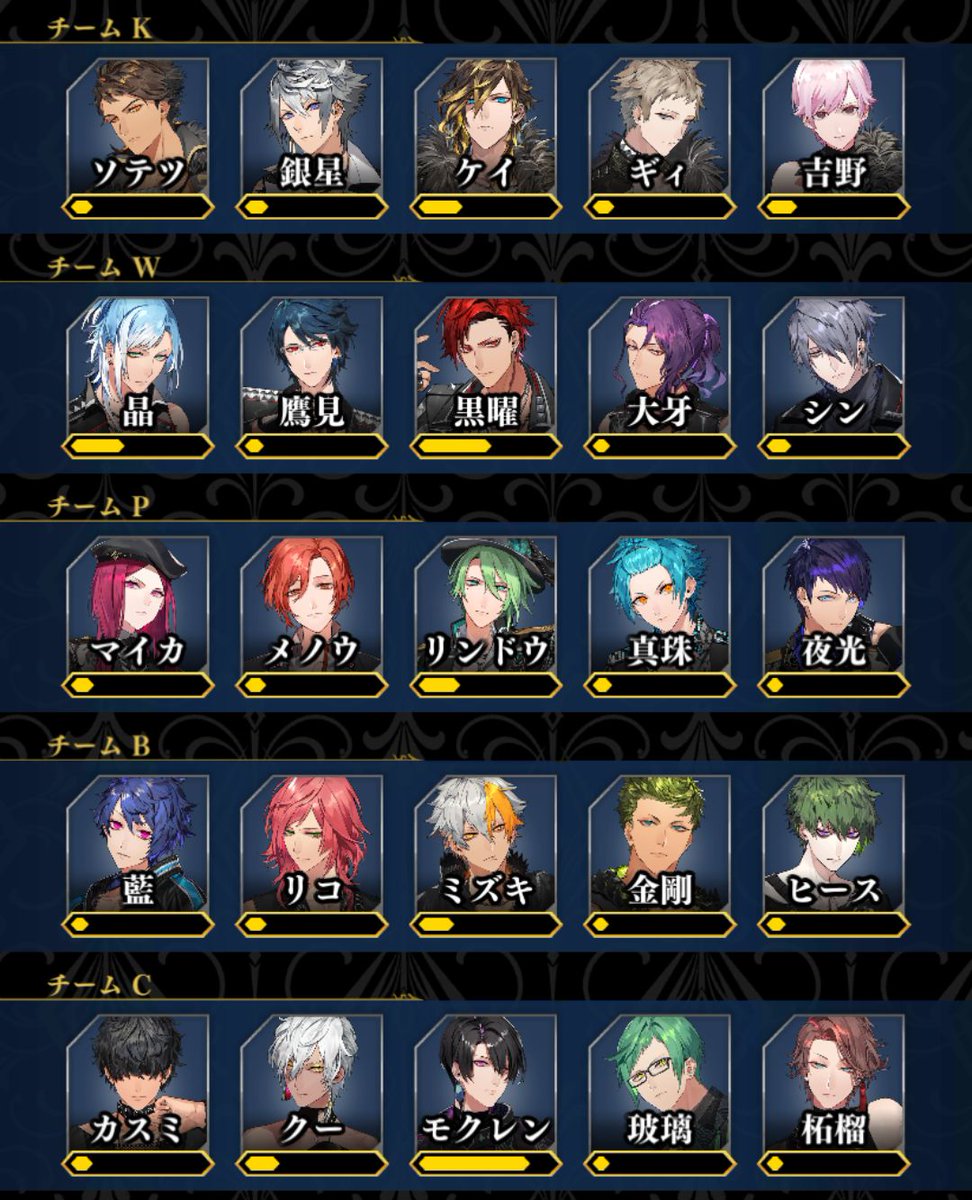
Task: Choose the モクレン portrait
Action: 486,1081
